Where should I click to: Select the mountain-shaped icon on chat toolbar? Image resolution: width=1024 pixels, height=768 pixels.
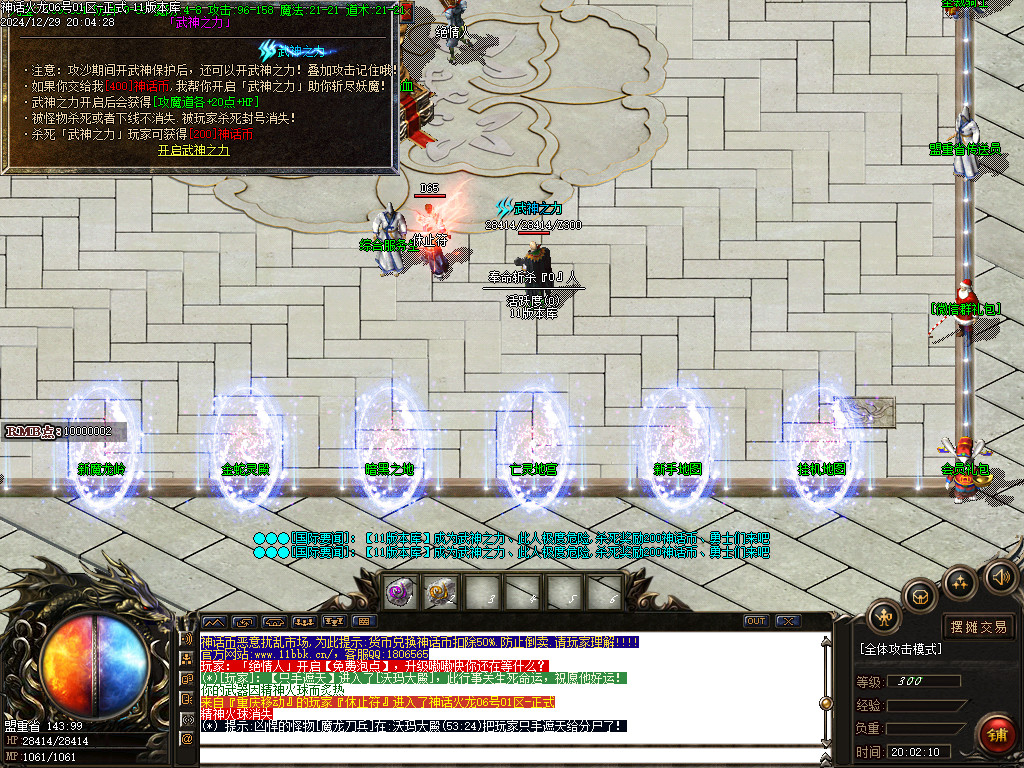(x=214, y=621)
